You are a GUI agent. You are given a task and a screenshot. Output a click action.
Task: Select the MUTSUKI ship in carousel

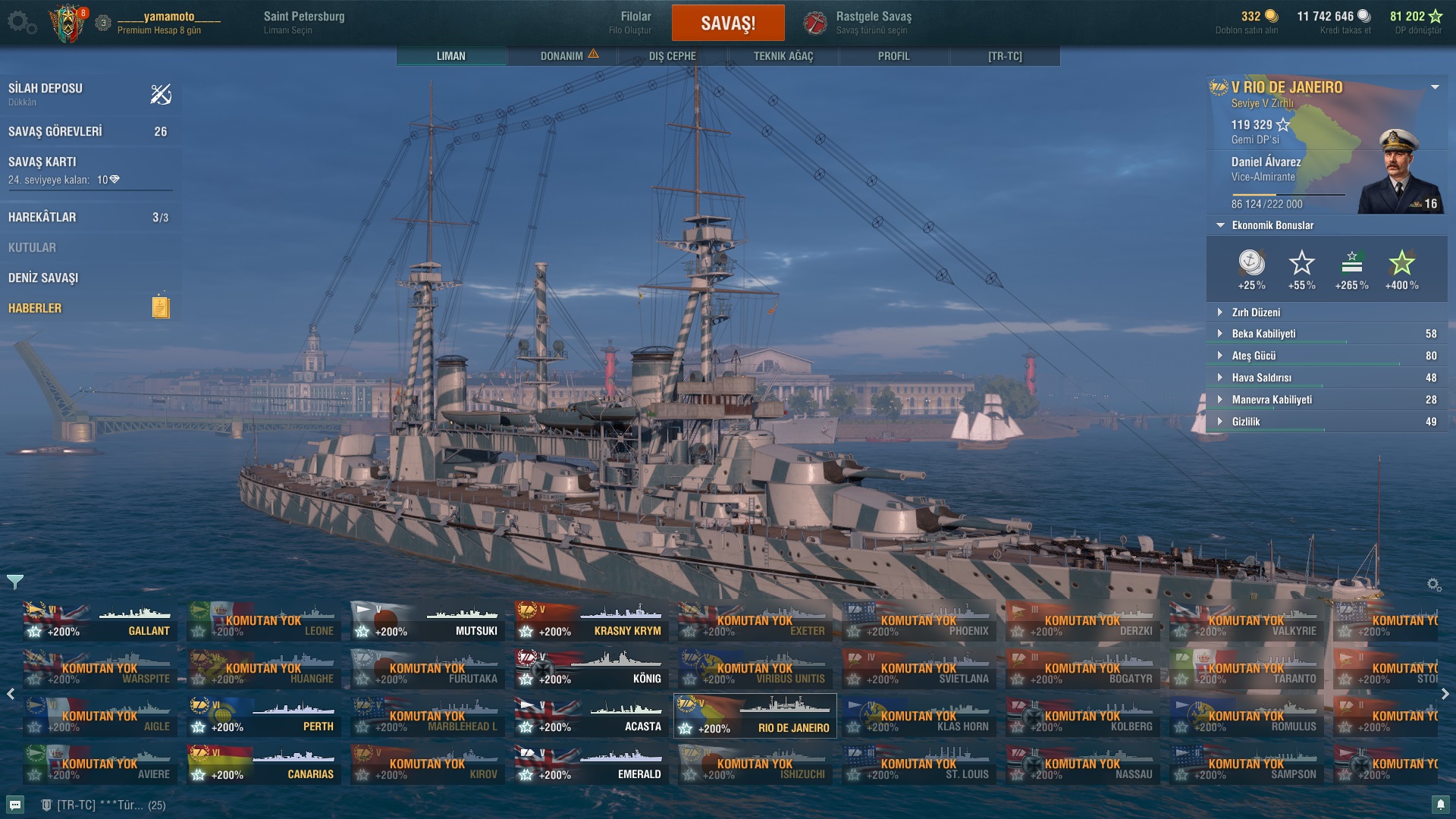428,621
